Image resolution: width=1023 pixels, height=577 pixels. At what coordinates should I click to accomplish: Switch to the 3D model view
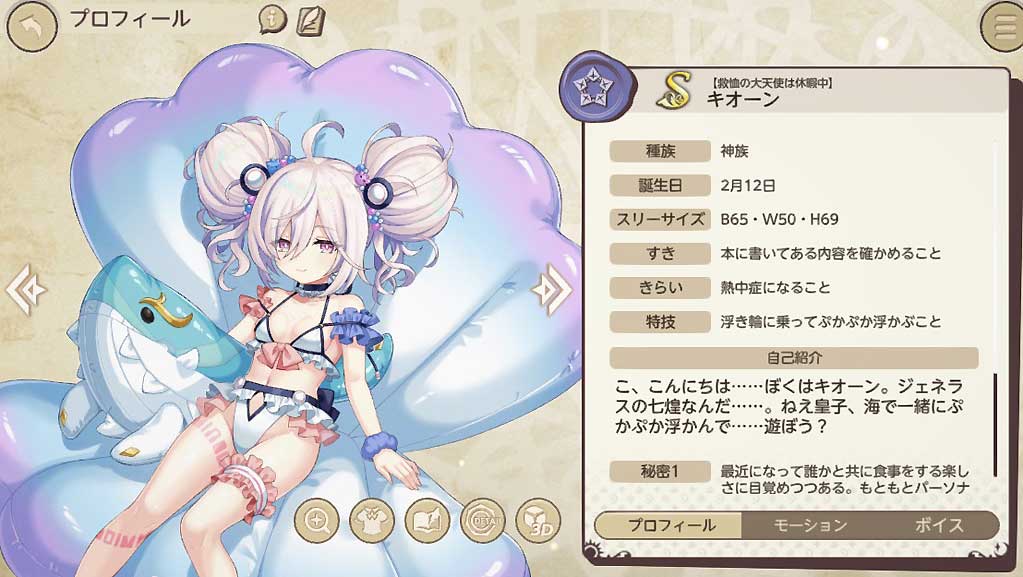(x=537, y=520)
